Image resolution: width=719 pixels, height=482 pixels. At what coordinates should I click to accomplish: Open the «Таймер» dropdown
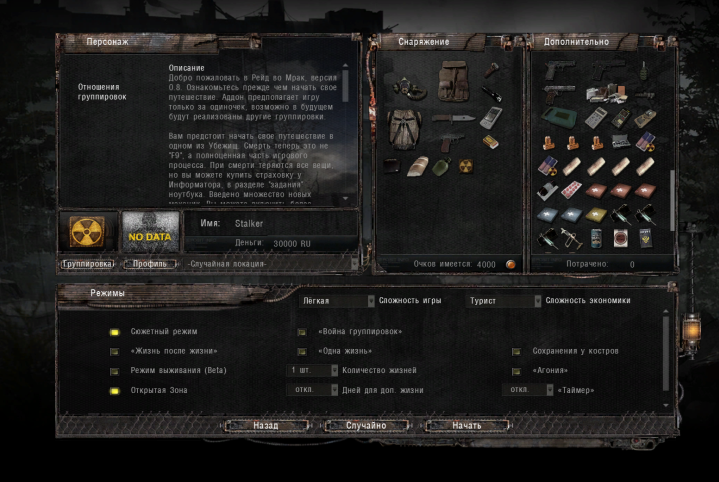pos(528,390)
